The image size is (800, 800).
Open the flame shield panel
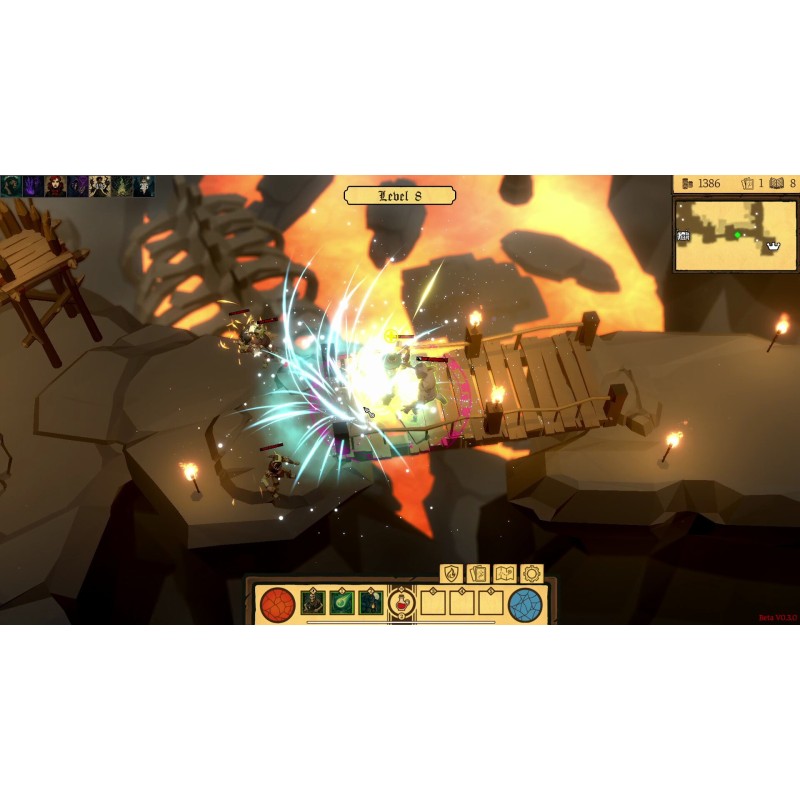point(451,574)
